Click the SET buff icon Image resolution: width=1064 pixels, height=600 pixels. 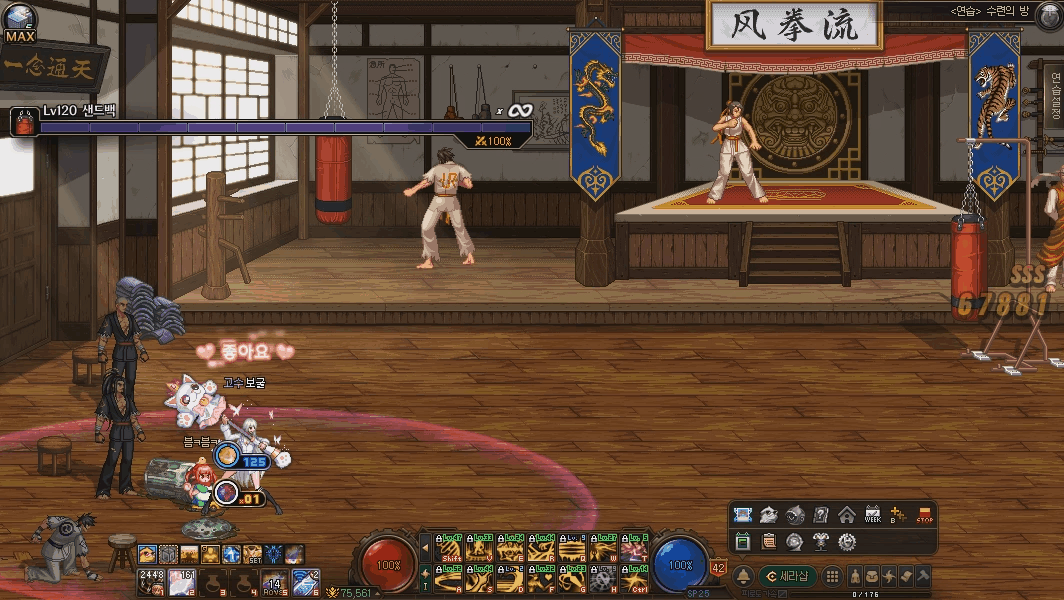[252, 553]
